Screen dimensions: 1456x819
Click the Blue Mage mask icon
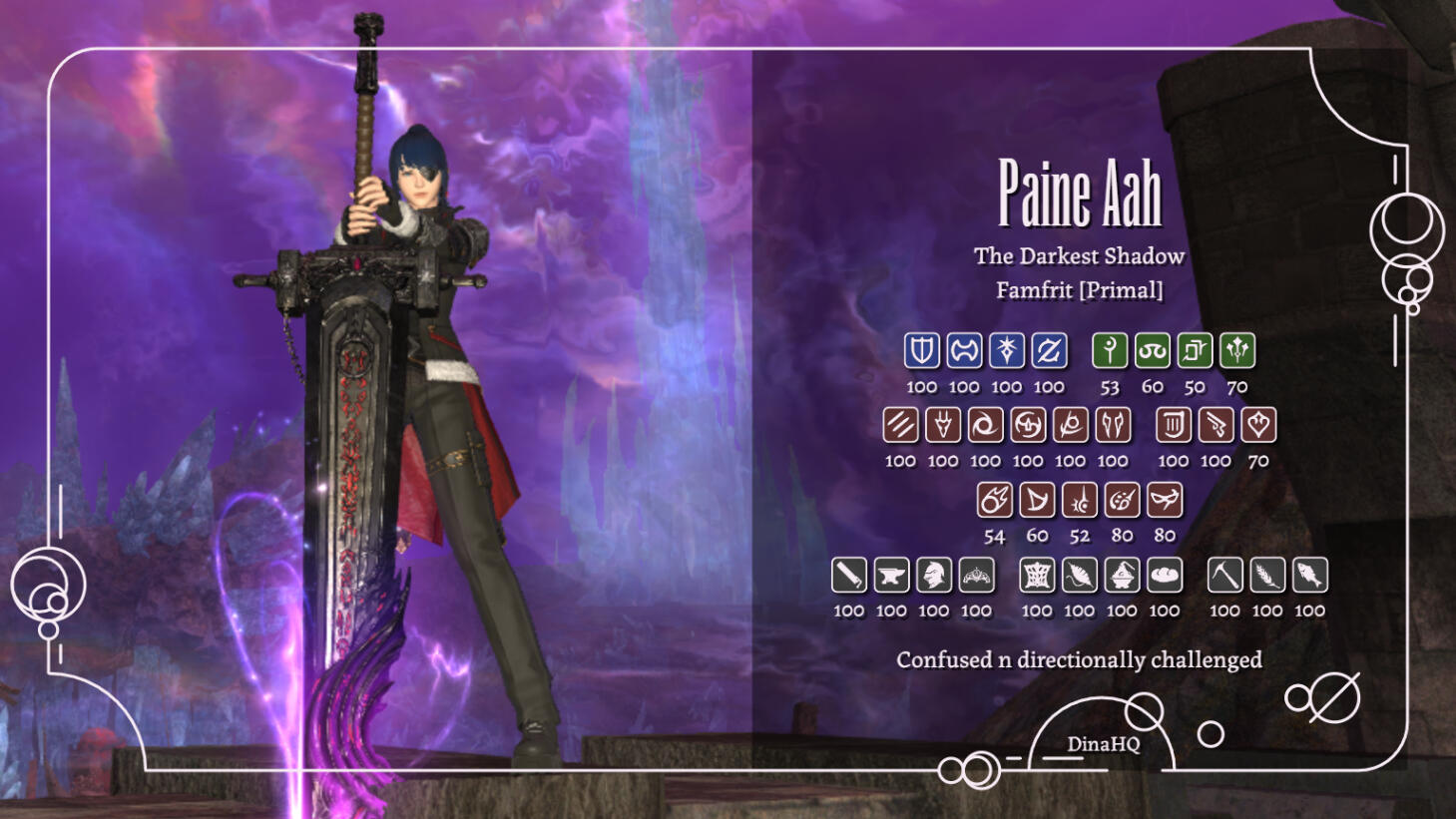click(1165, 500)
